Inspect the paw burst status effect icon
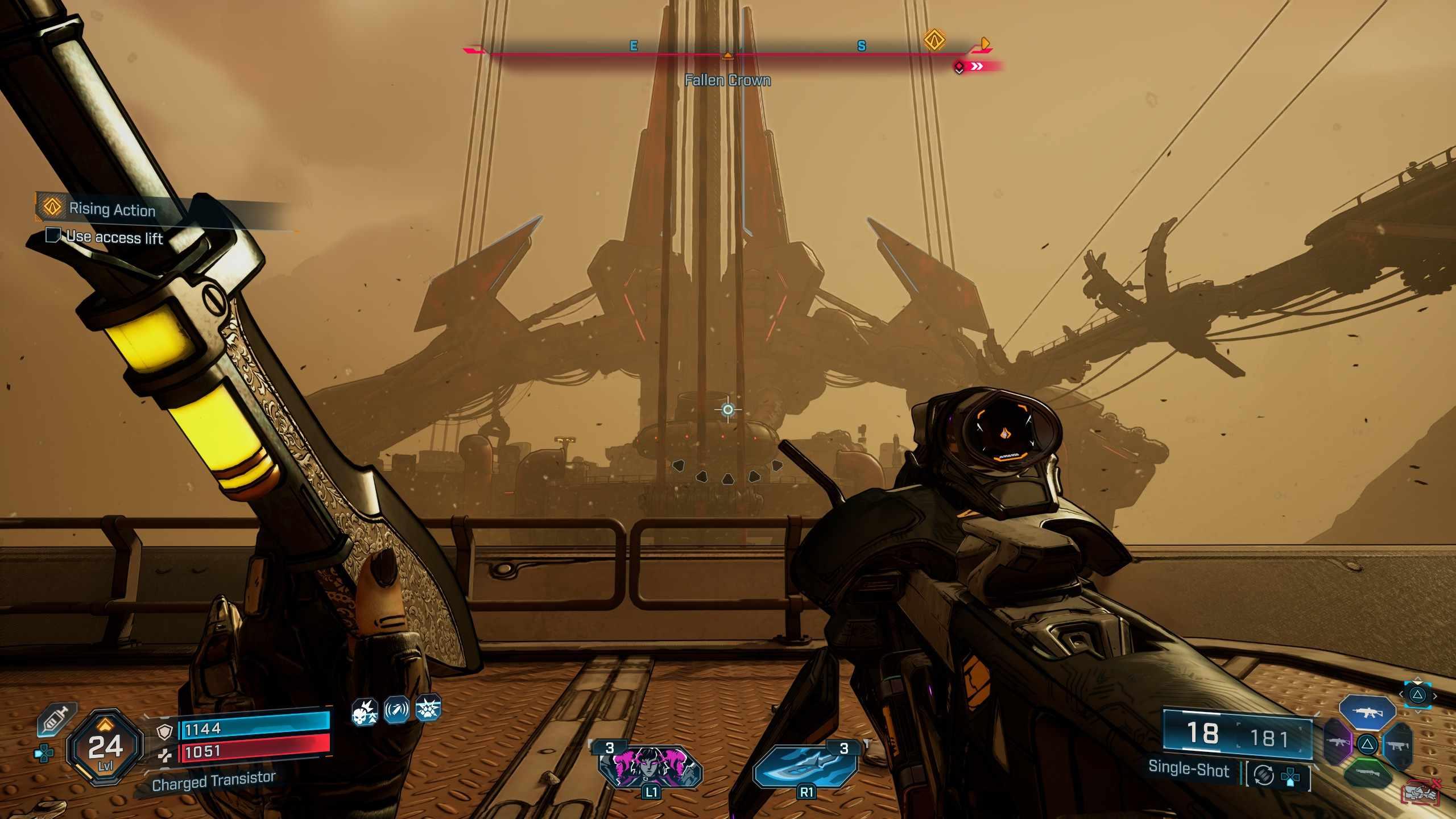This screenshot has height=819, width=1456. pos(428,709)
